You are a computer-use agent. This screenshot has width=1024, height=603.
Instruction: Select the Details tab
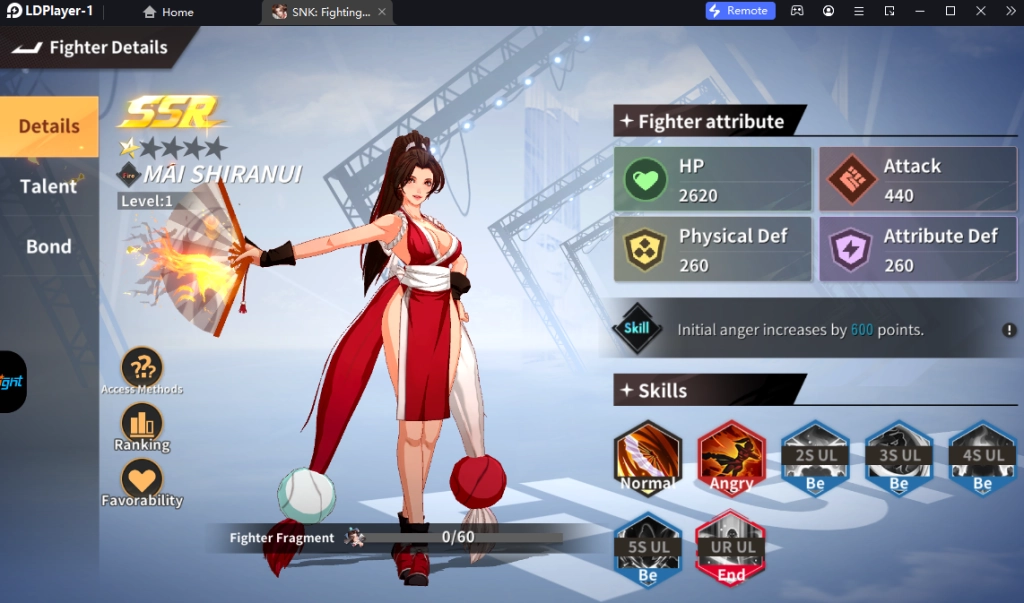click(x=49, y=127)
